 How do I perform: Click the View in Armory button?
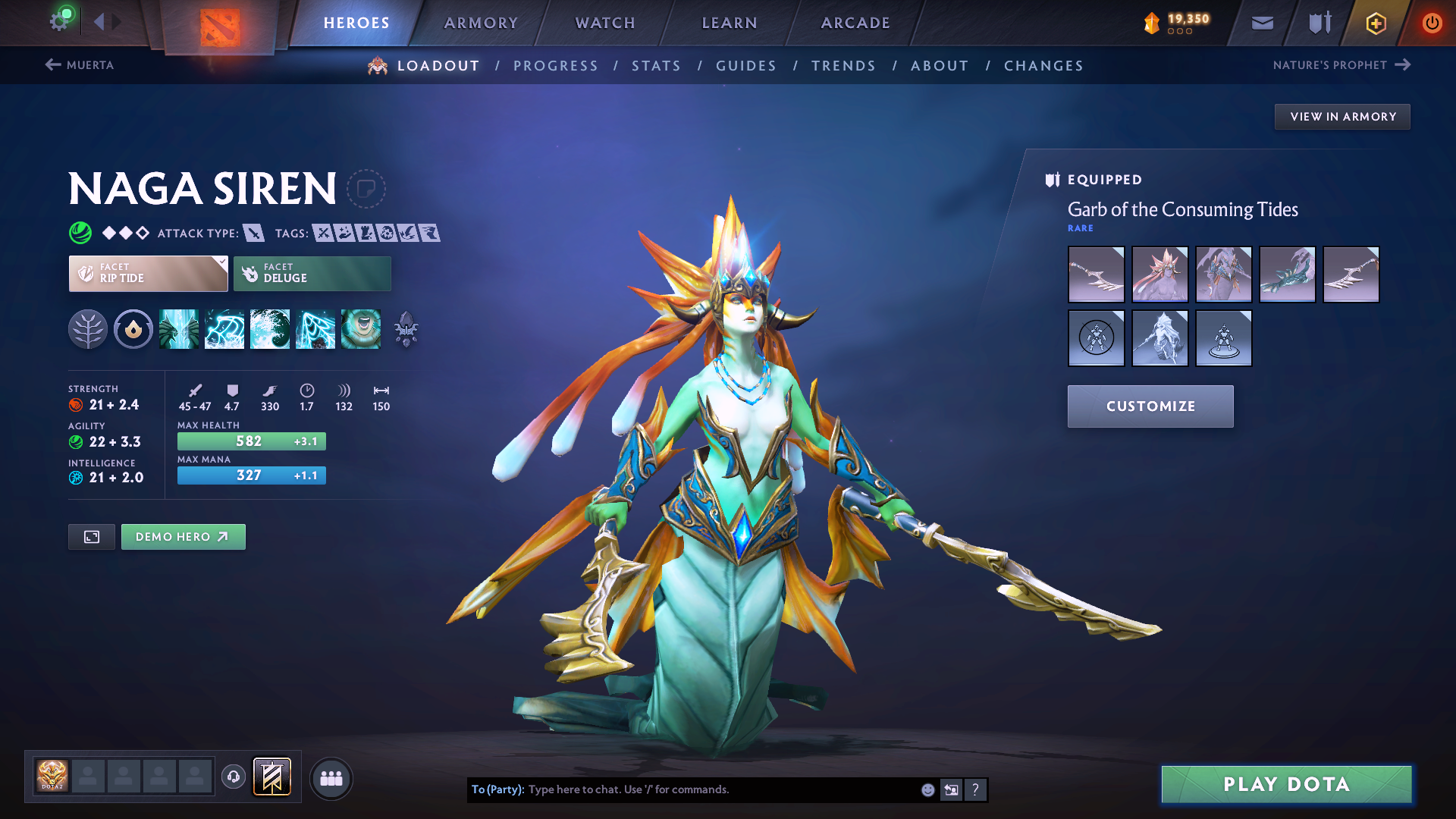click(x=1342, y=117)
